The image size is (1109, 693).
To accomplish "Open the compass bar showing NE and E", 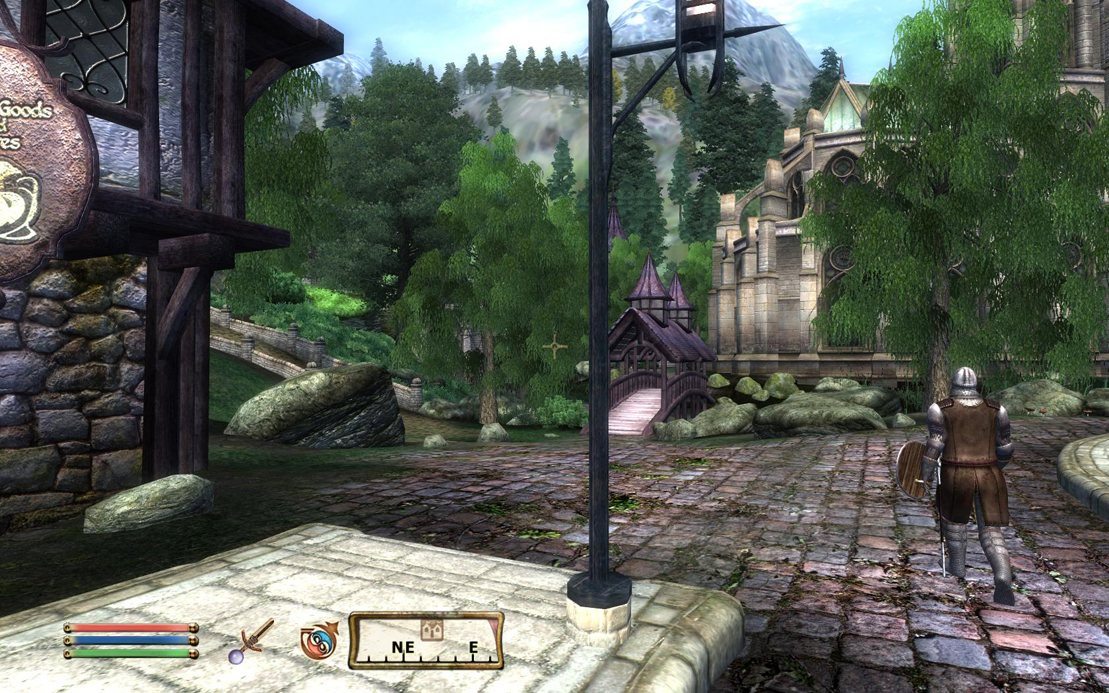I will pos(425,641).
